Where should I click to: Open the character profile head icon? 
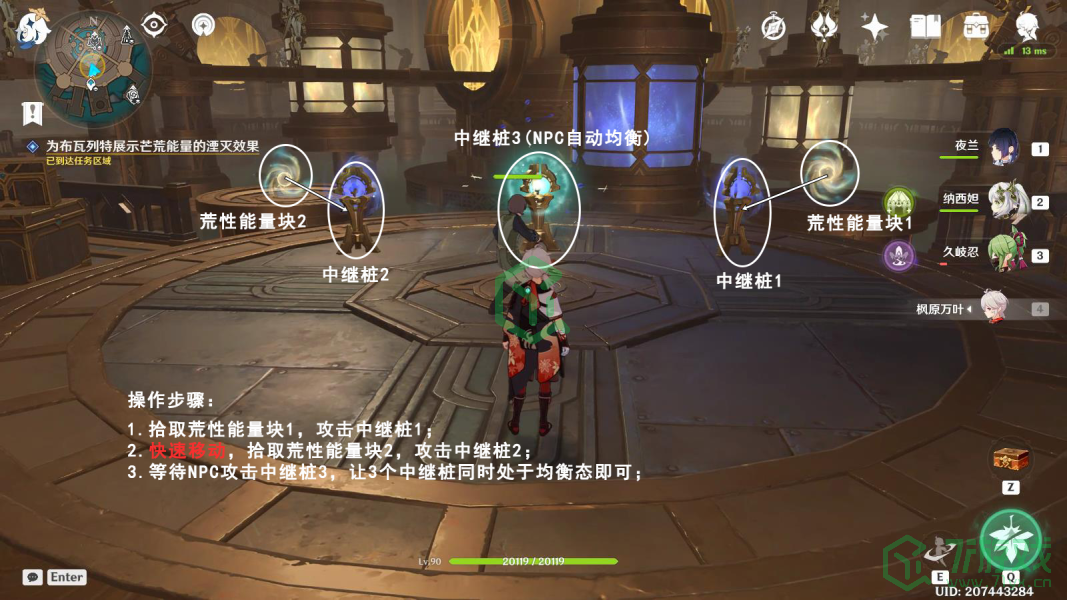pyautogui.click(x=1027, y=27)
